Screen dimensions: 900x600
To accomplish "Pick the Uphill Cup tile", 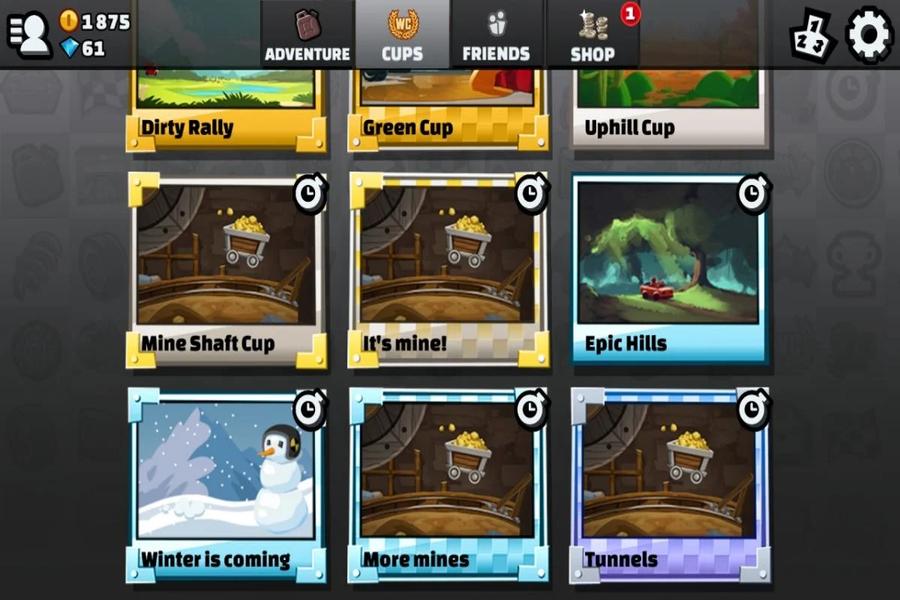I will (x=670, y=105).
